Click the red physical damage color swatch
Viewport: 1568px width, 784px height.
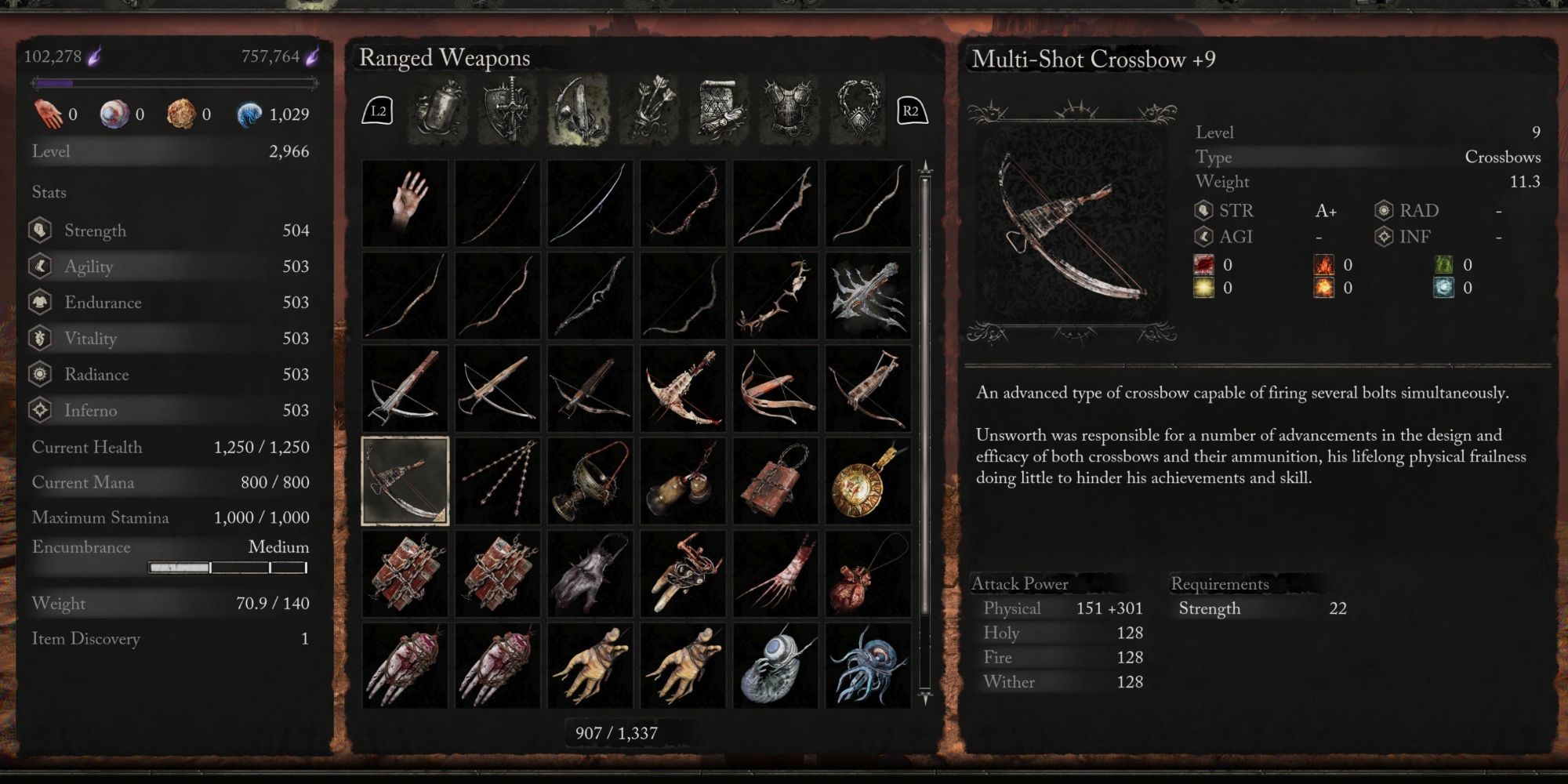pos(1203,265)
